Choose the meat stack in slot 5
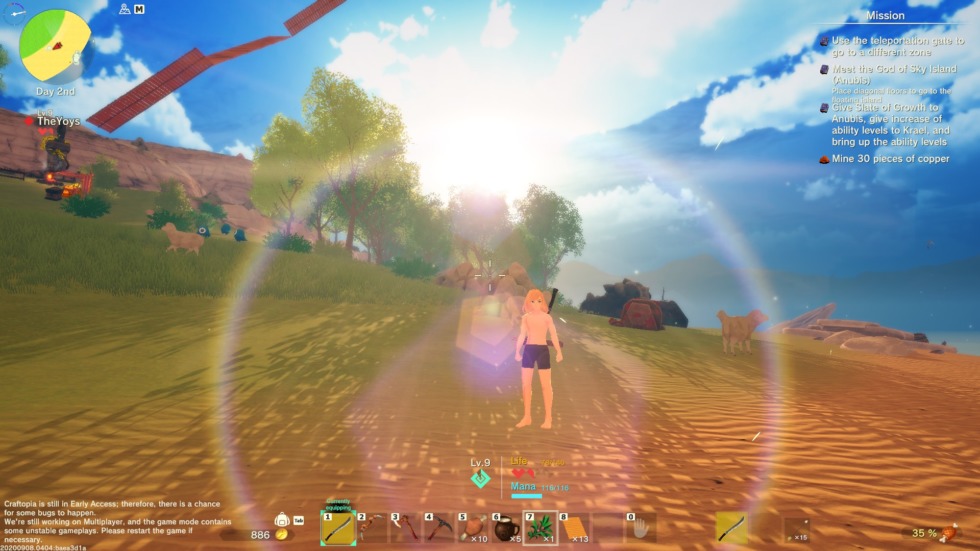This screenshot has height=551, width=980. tap(473, 527)
